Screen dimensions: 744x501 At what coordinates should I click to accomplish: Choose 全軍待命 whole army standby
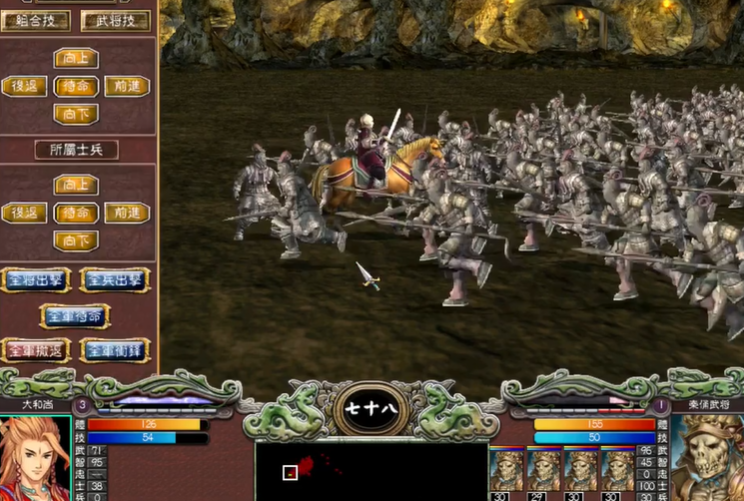pyautogui.click(x=76, y=316)
